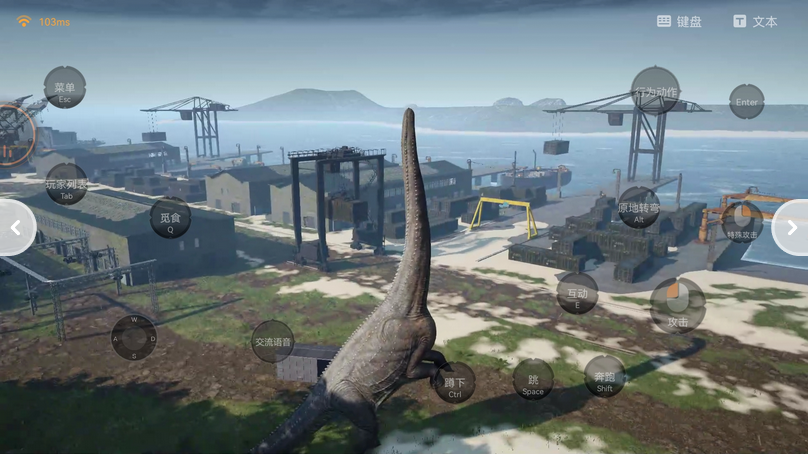
Task: Click the left arrow side button
Action: [15, 228]
